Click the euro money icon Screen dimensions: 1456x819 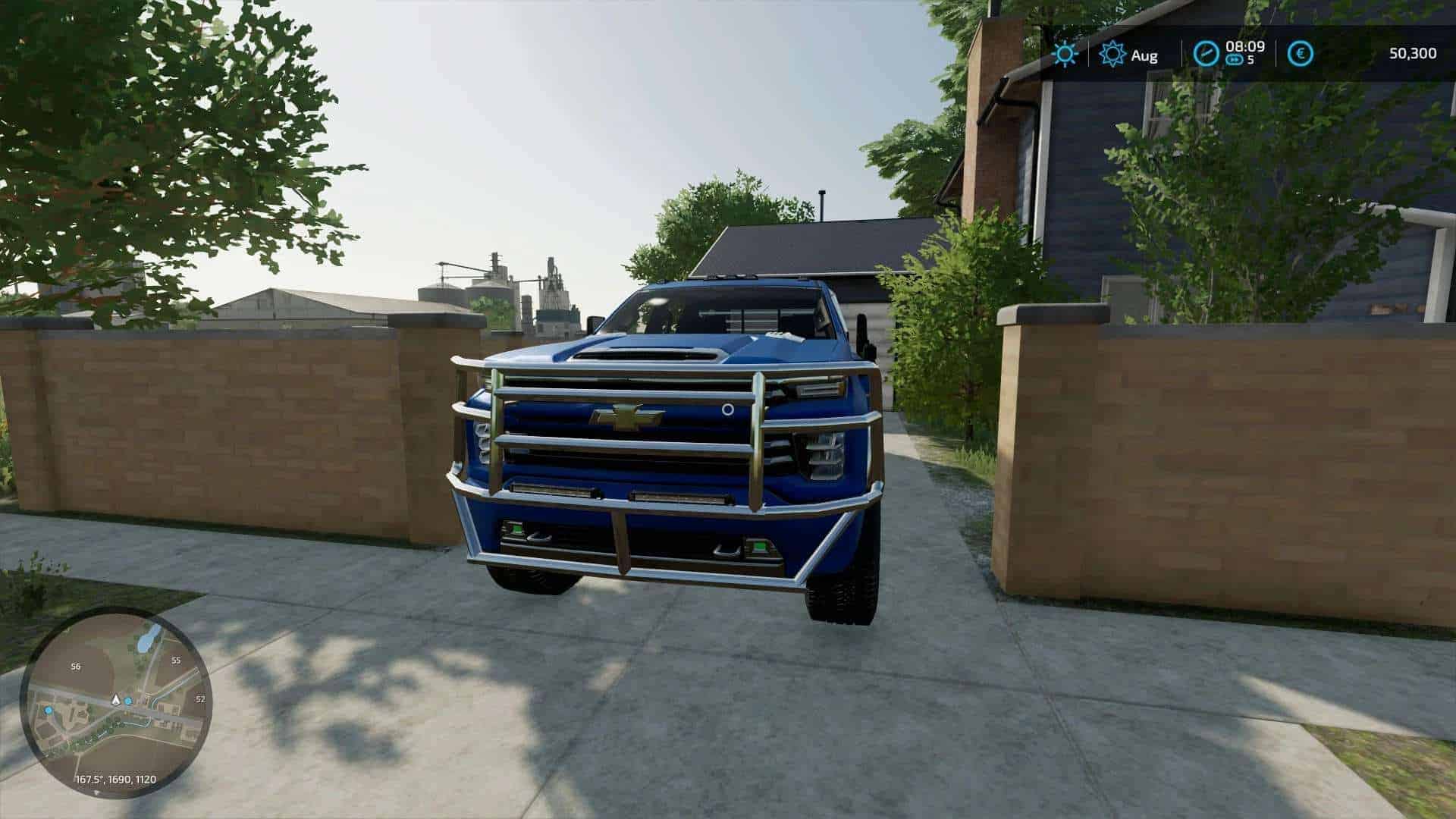(1301, 53)
